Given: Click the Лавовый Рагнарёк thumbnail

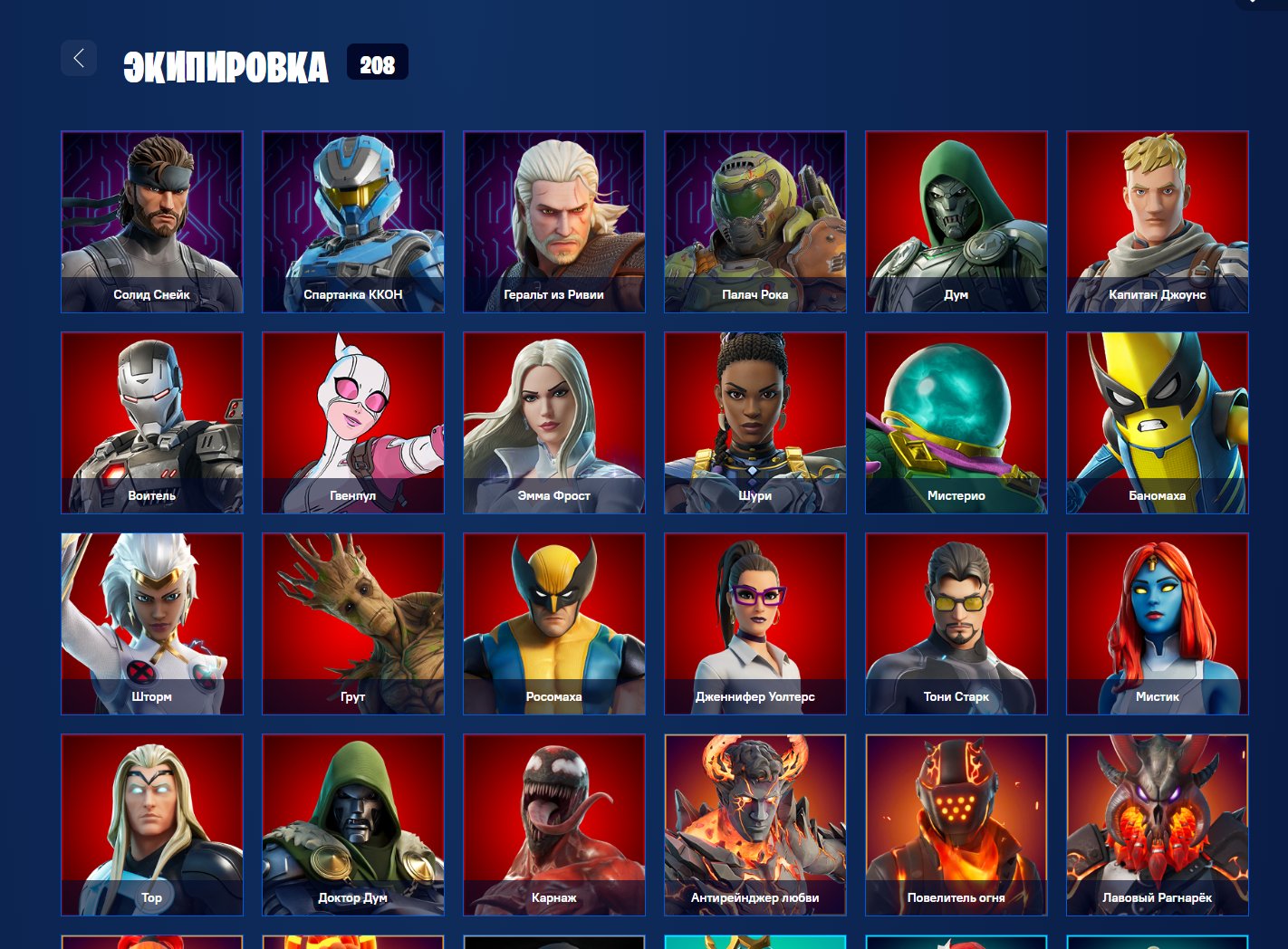Looking at the screenshot, I should coord(1157,825).
